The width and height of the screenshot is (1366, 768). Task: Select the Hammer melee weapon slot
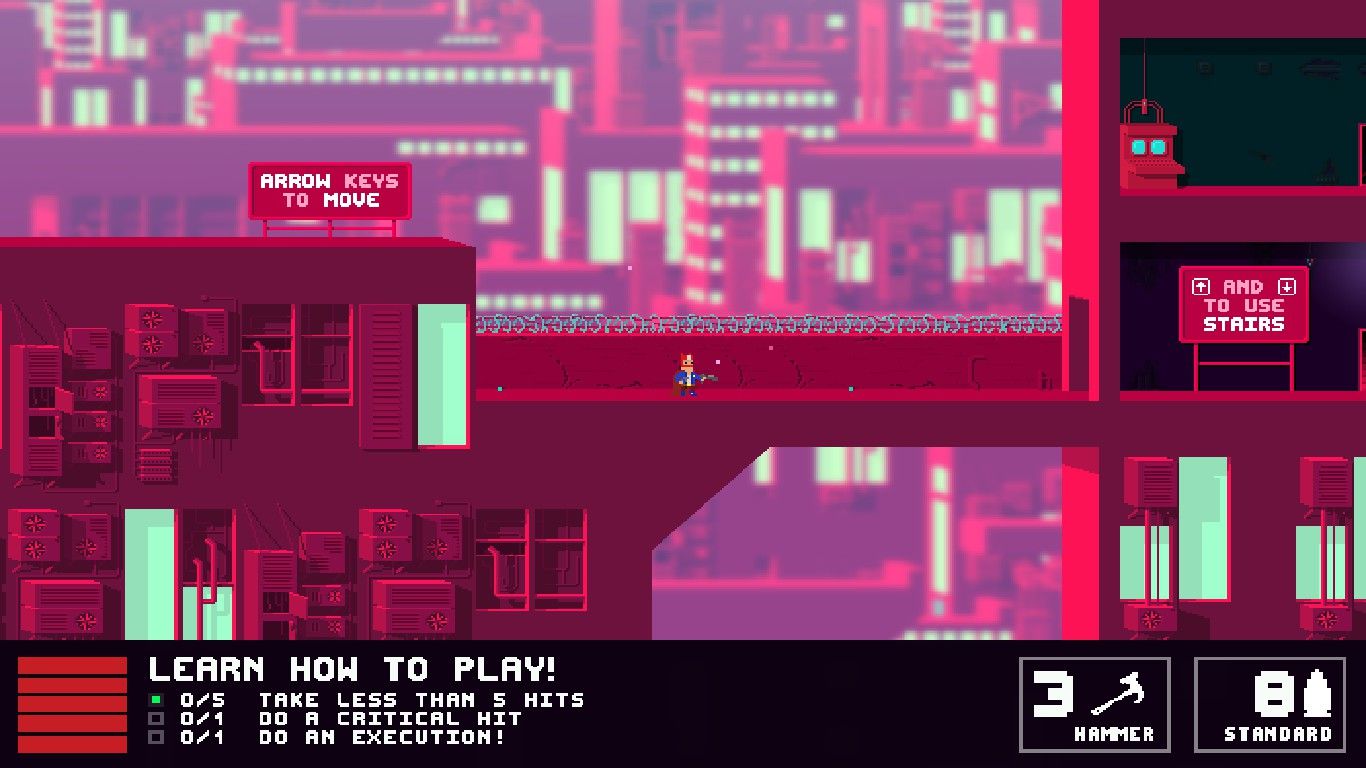click(1095, 704)
